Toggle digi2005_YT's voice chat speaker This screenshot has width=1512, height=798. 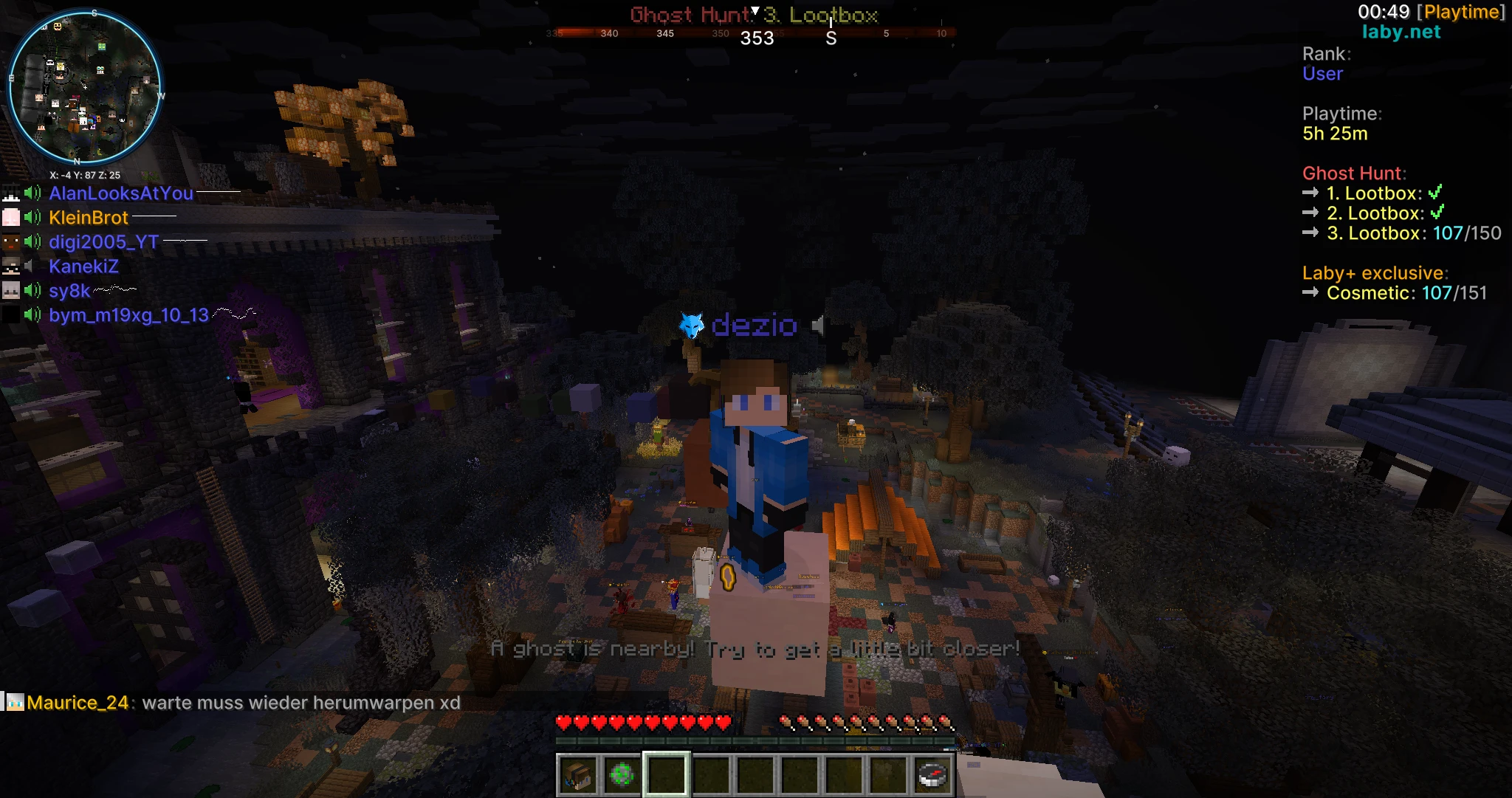click(31, 241)
